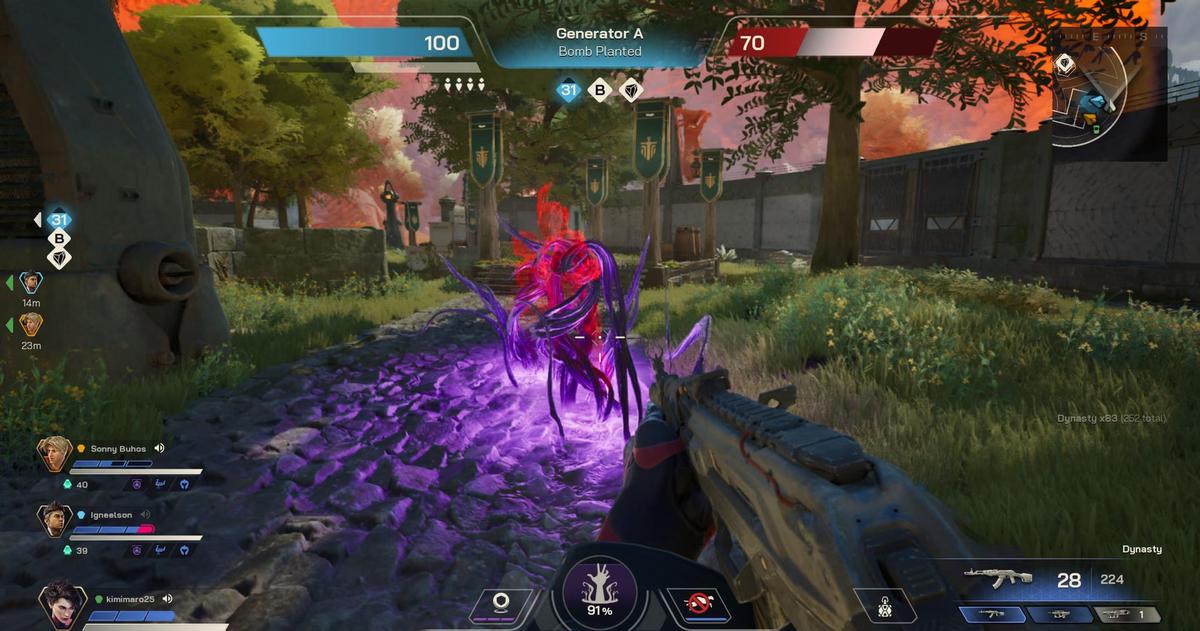Activate the purple hand ultimate ability at 91%
The width and height of the screenshot is (1200, 631).
coord(600,591)
